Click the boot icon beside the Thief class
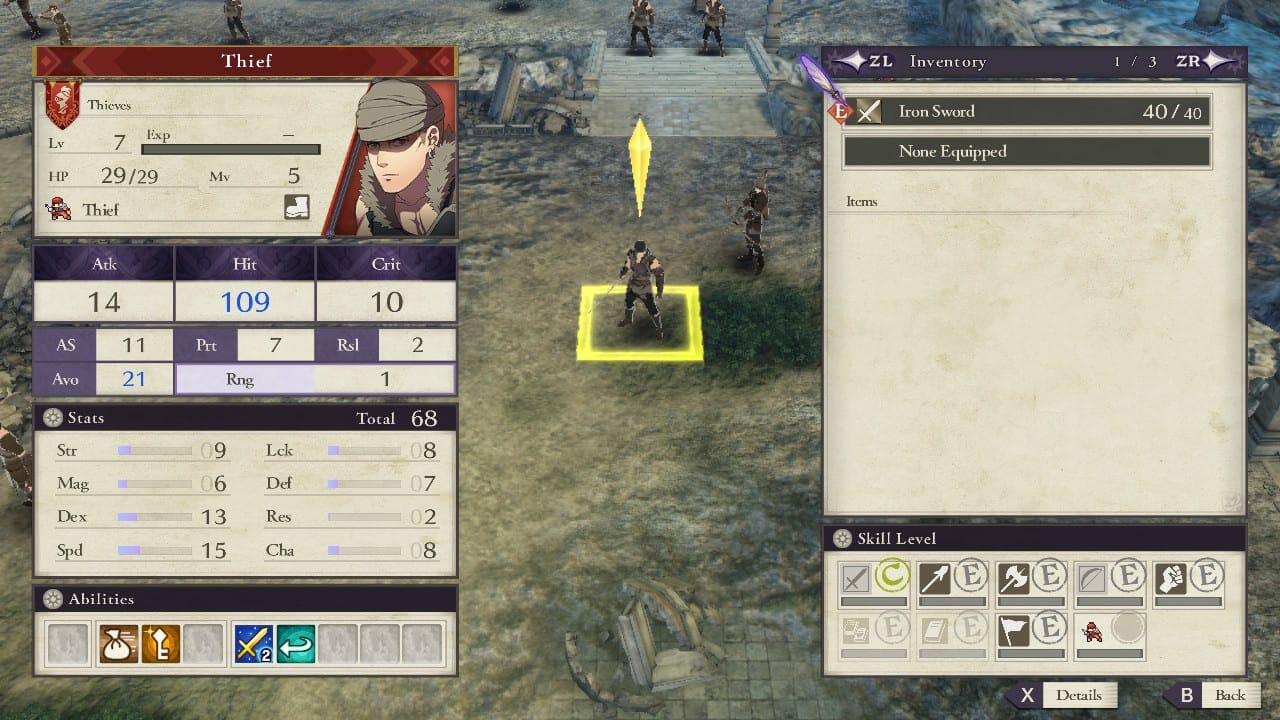The image size is (1280, 720). pos(296,207)
